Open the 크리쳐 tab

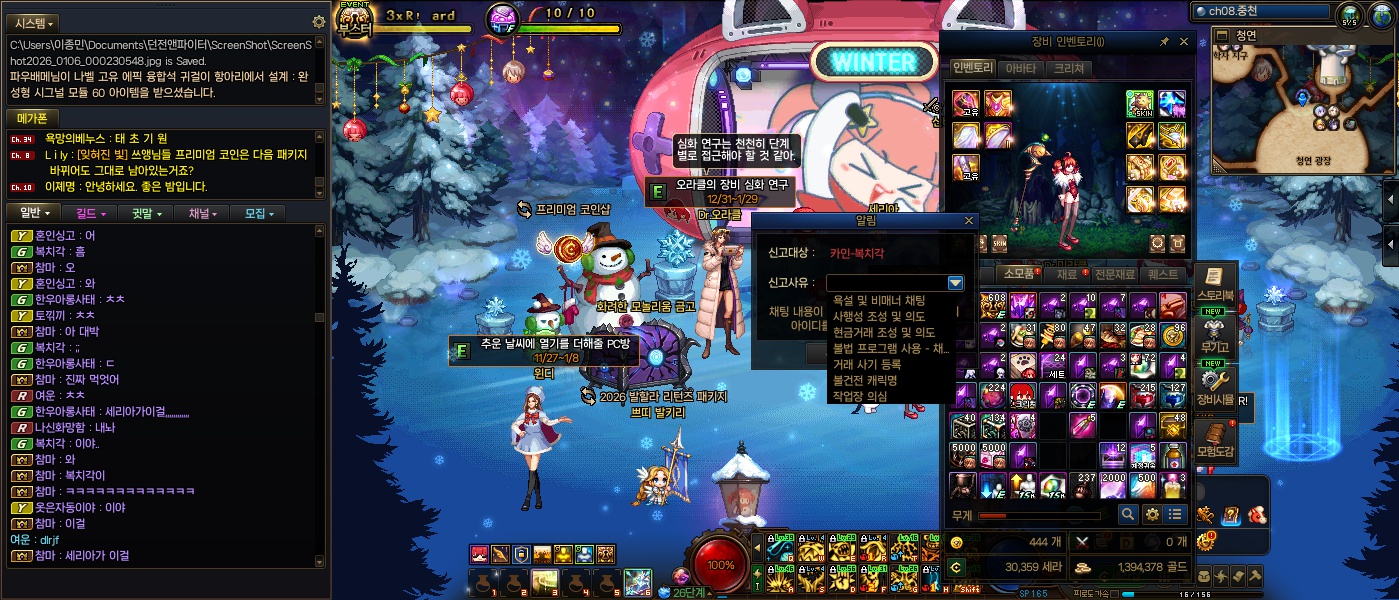point(1068,68)
